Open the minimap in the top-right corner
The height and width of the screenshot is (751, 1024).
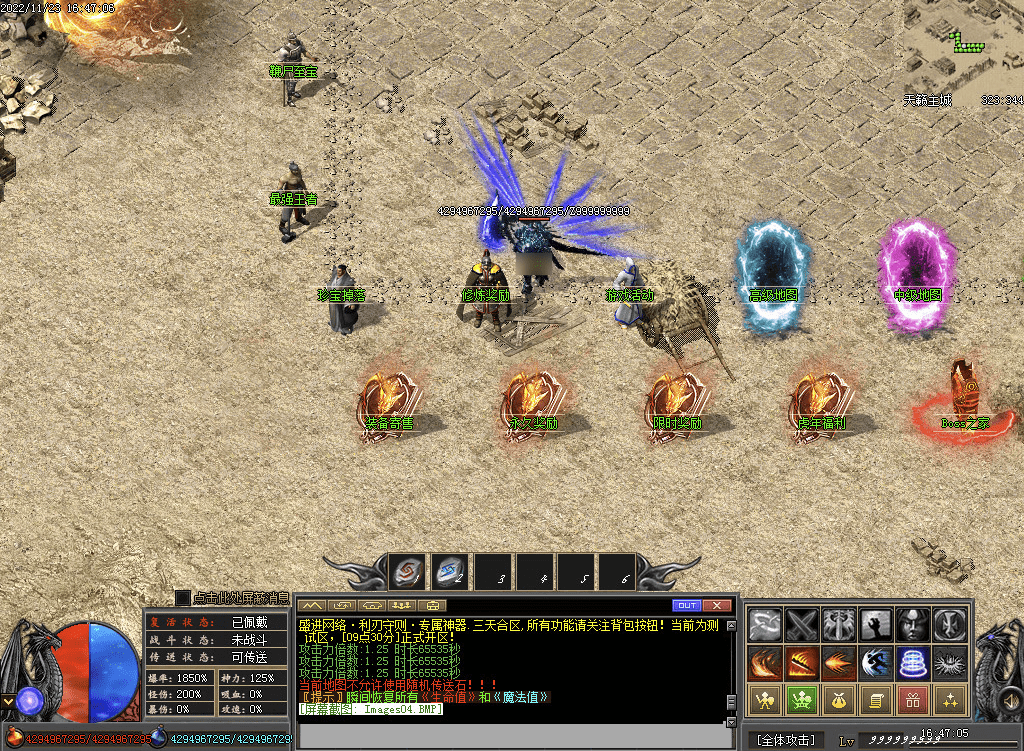pyautogui.click(x=963, y=48)
